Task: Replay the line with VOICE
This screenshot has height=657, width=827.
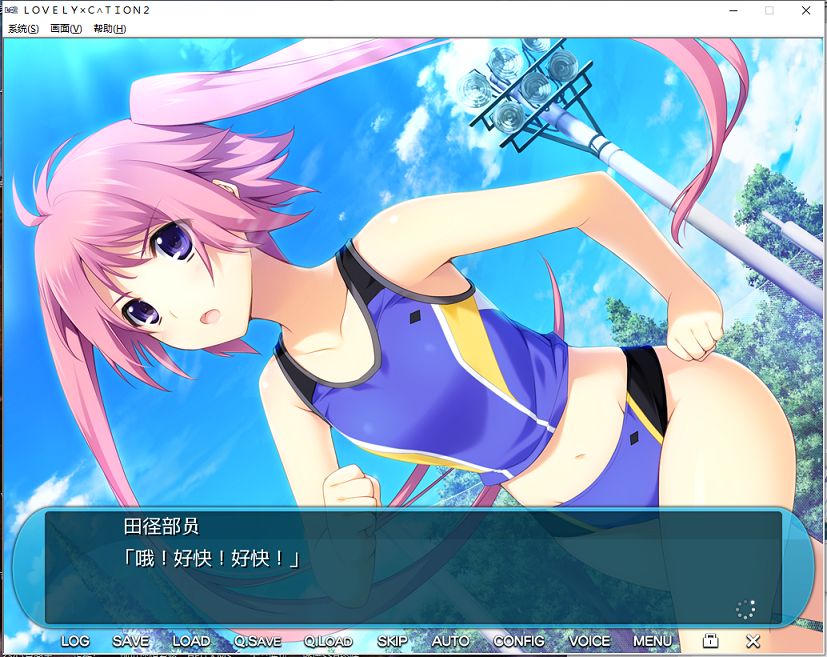Action: (589, 641)
